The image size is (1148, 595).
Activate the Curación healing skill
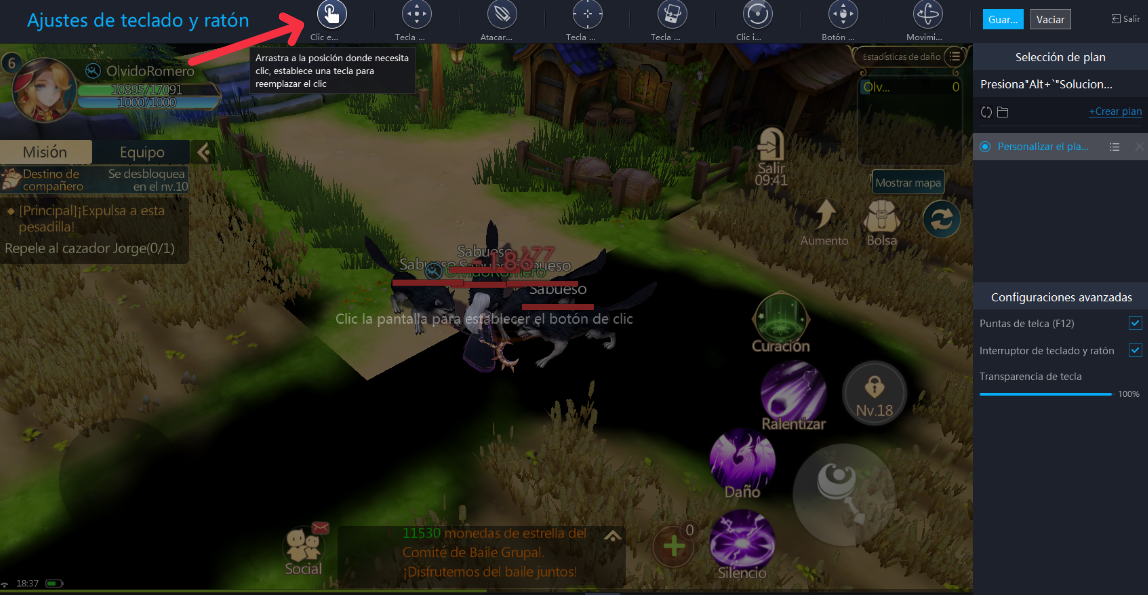(782, 318)
